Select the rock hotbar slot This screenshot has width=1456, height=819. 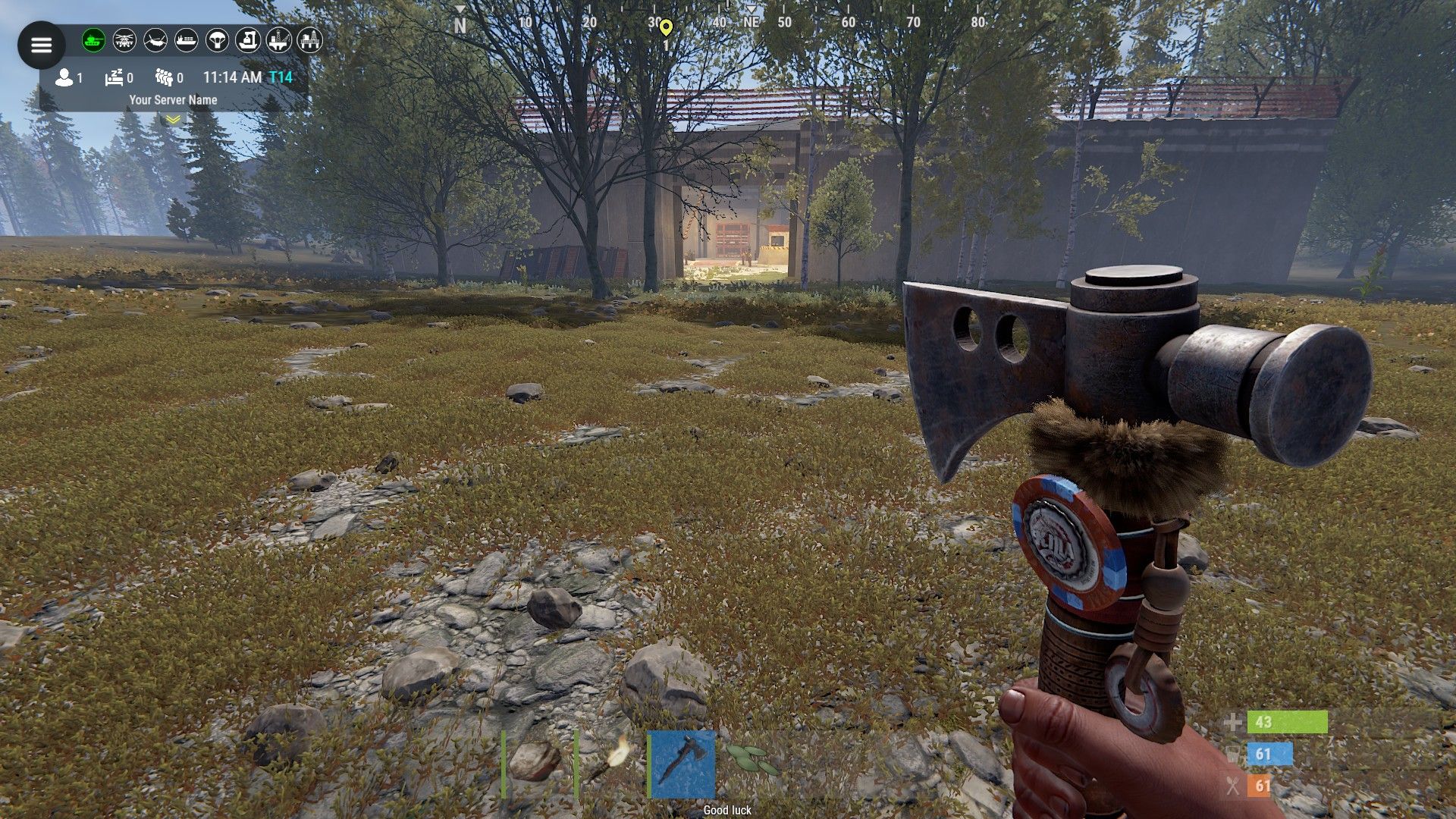point(535,763)
